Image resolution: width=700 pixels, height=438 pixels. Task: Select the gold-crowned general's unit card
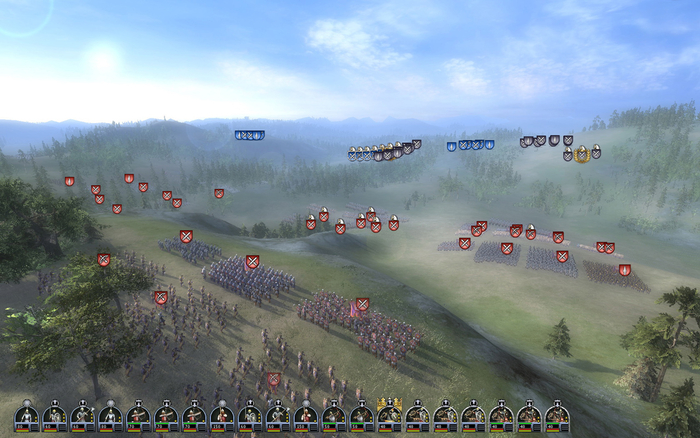pos(389,415)
